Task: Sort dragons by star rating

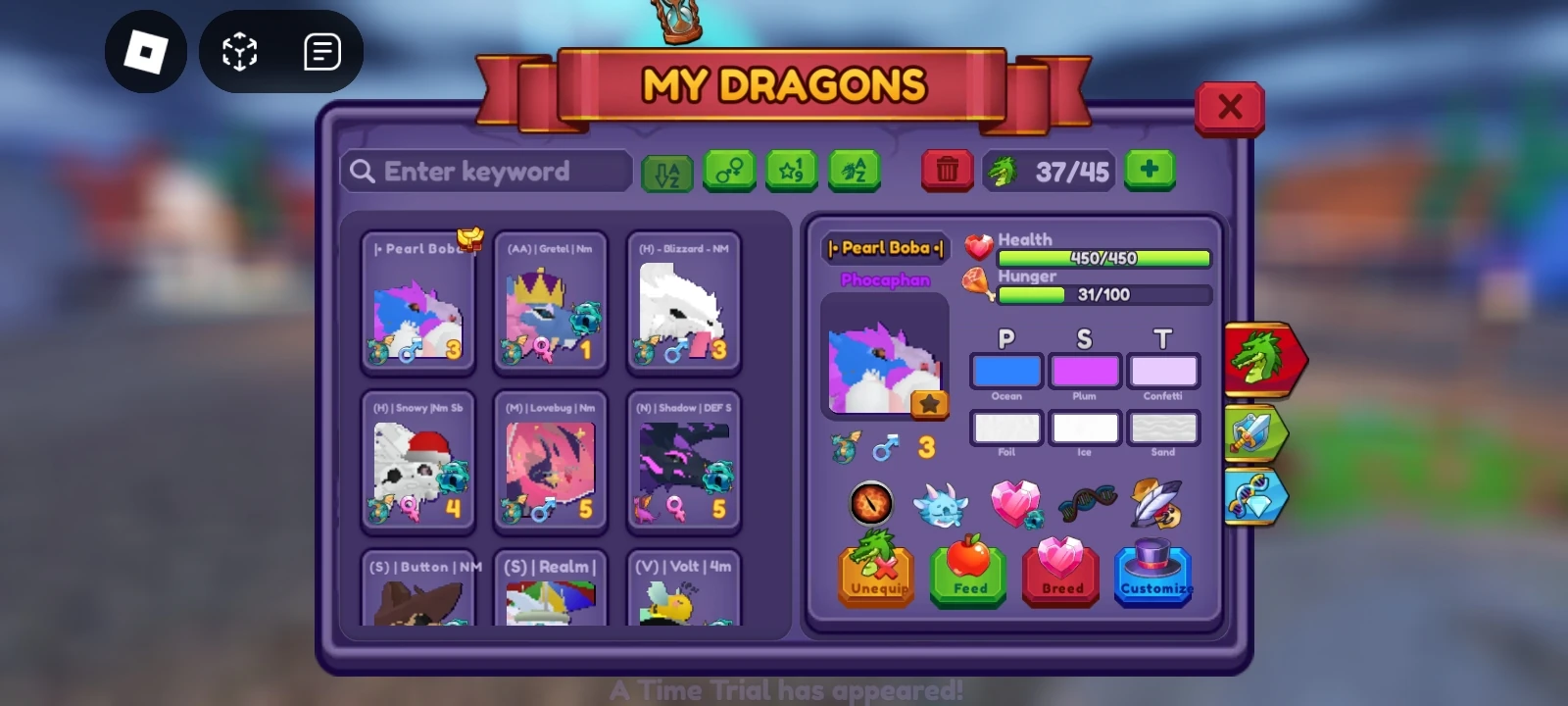Action: tap(791, 171)
